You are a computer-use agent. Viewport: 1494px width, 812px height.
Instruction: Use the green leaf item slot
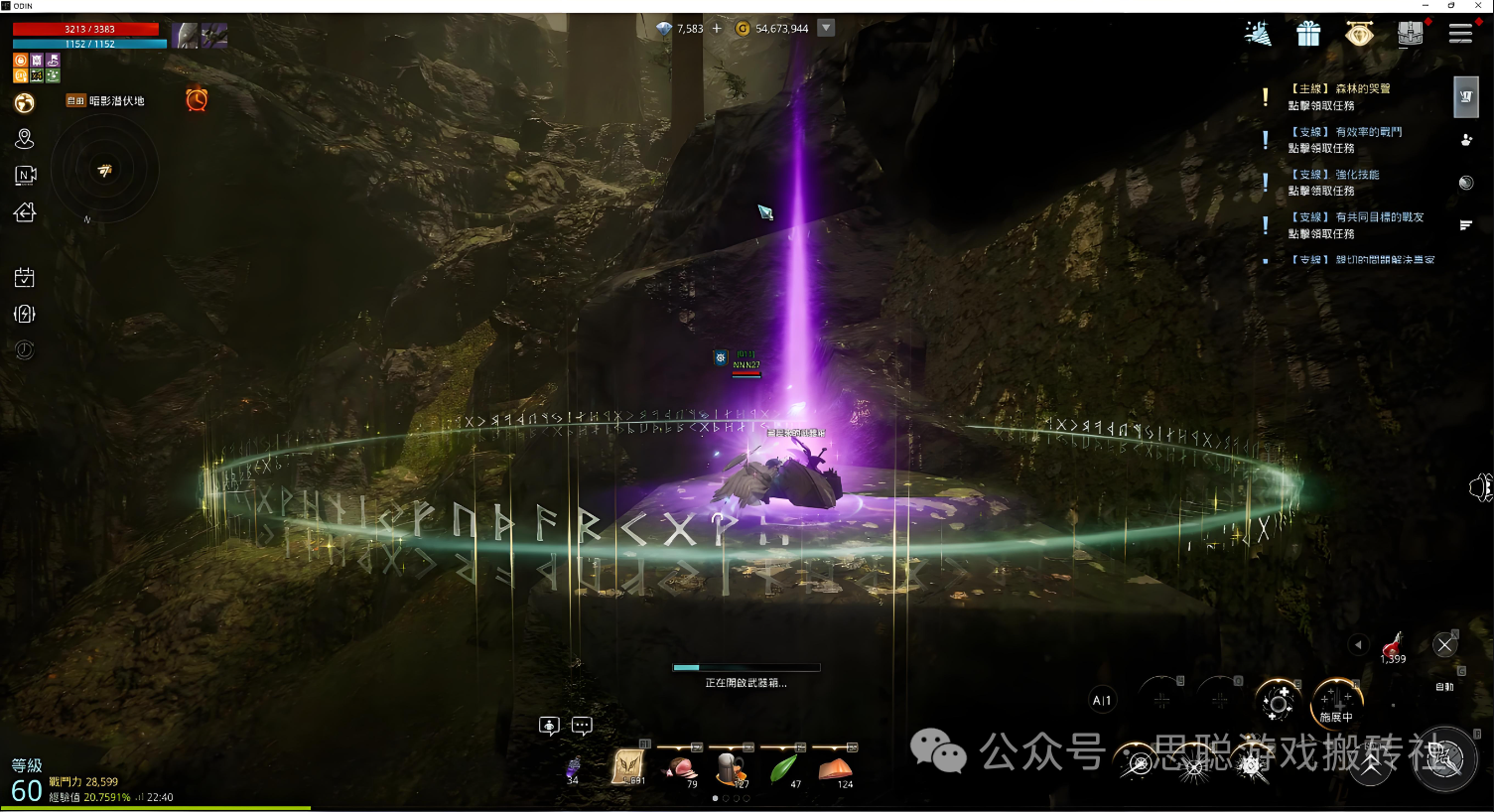784,768
